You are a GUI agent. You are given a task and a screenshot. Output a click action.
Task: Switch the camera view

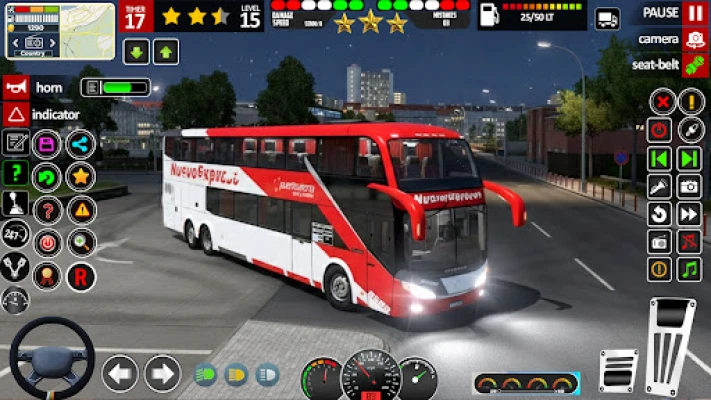coord(695,39)
